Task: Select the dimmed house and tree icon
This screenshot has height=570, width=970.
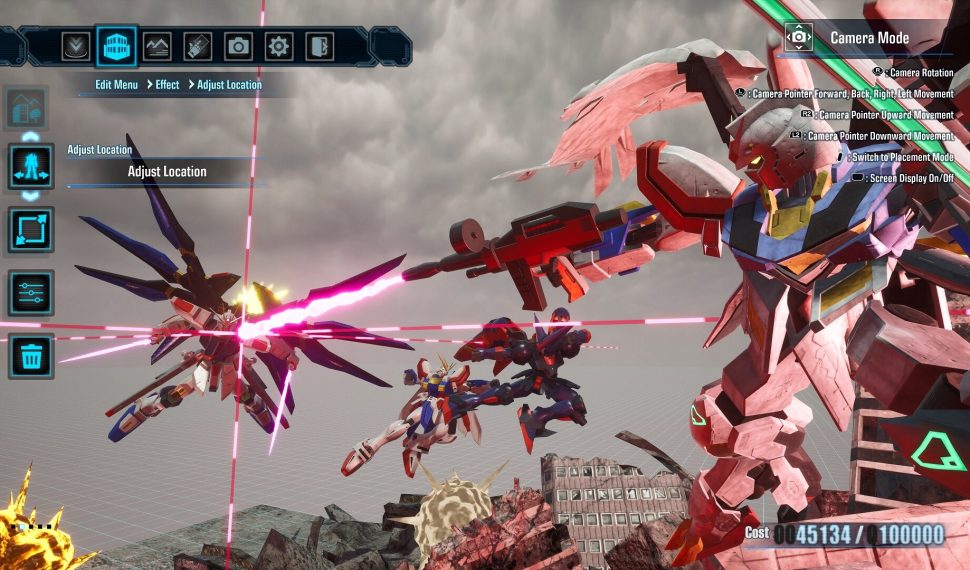Action: coord(27,107)
